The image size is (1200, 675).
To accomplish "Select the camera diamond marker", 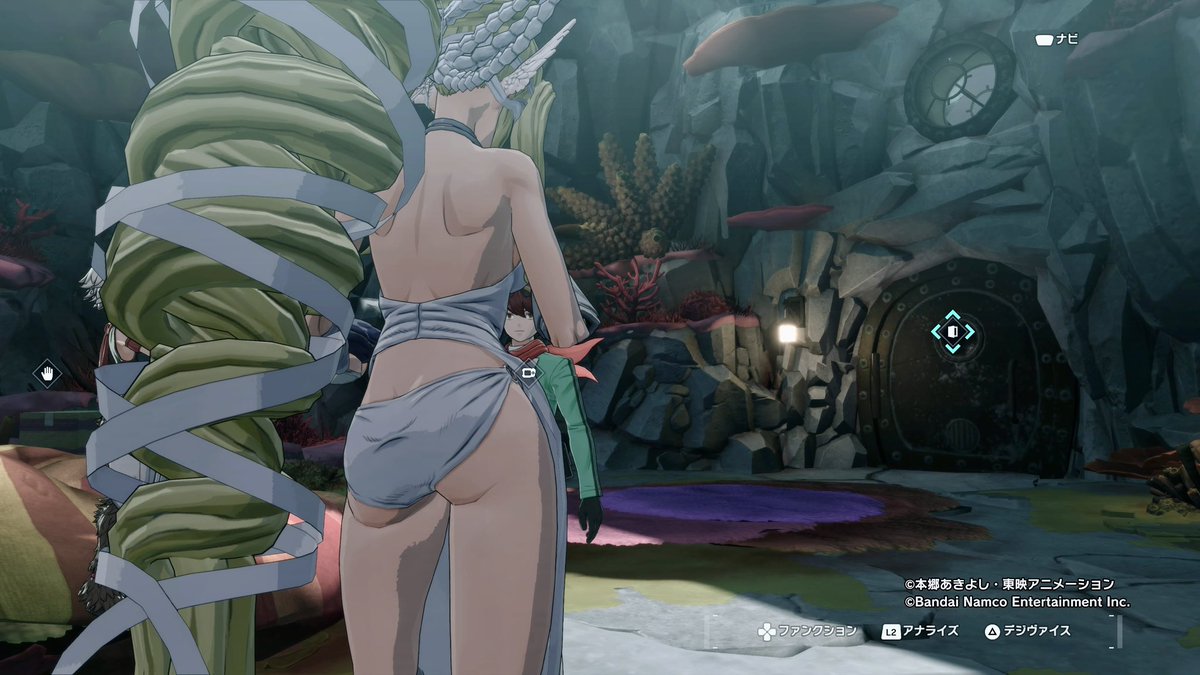I will 529,374.
